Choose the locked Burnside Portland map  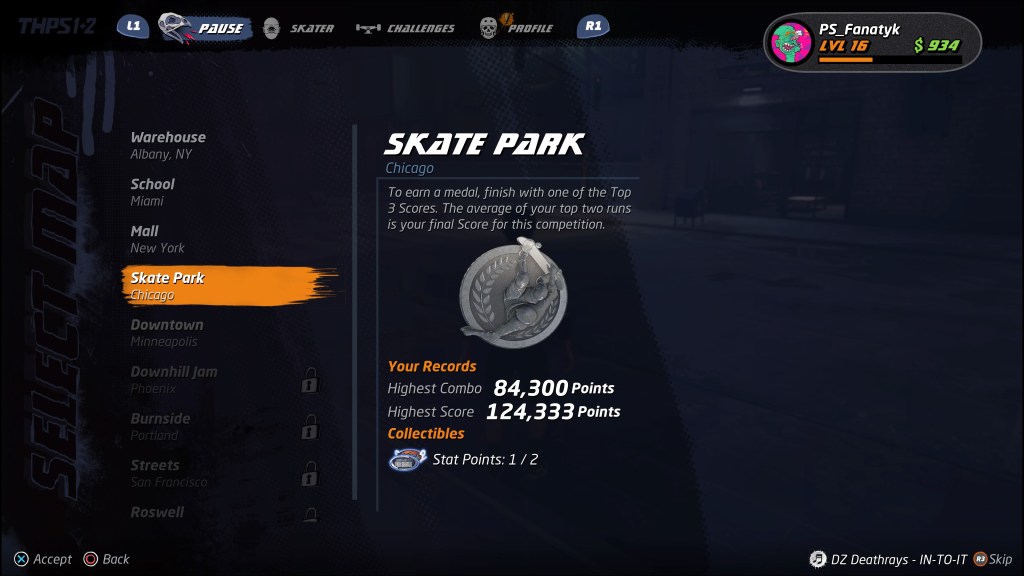160,426
